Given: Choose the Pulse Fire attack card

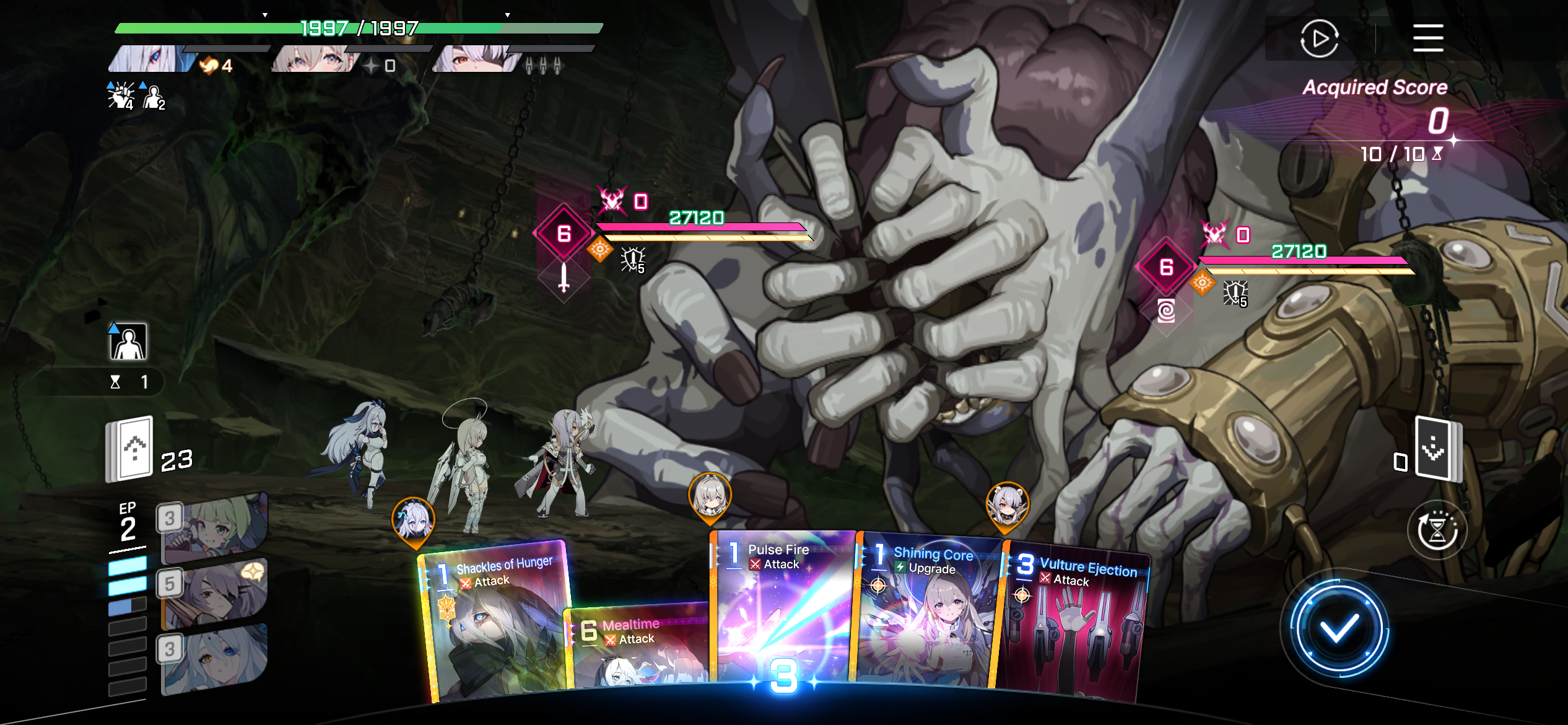Looking at the screenshot, I should pos(783,607).
